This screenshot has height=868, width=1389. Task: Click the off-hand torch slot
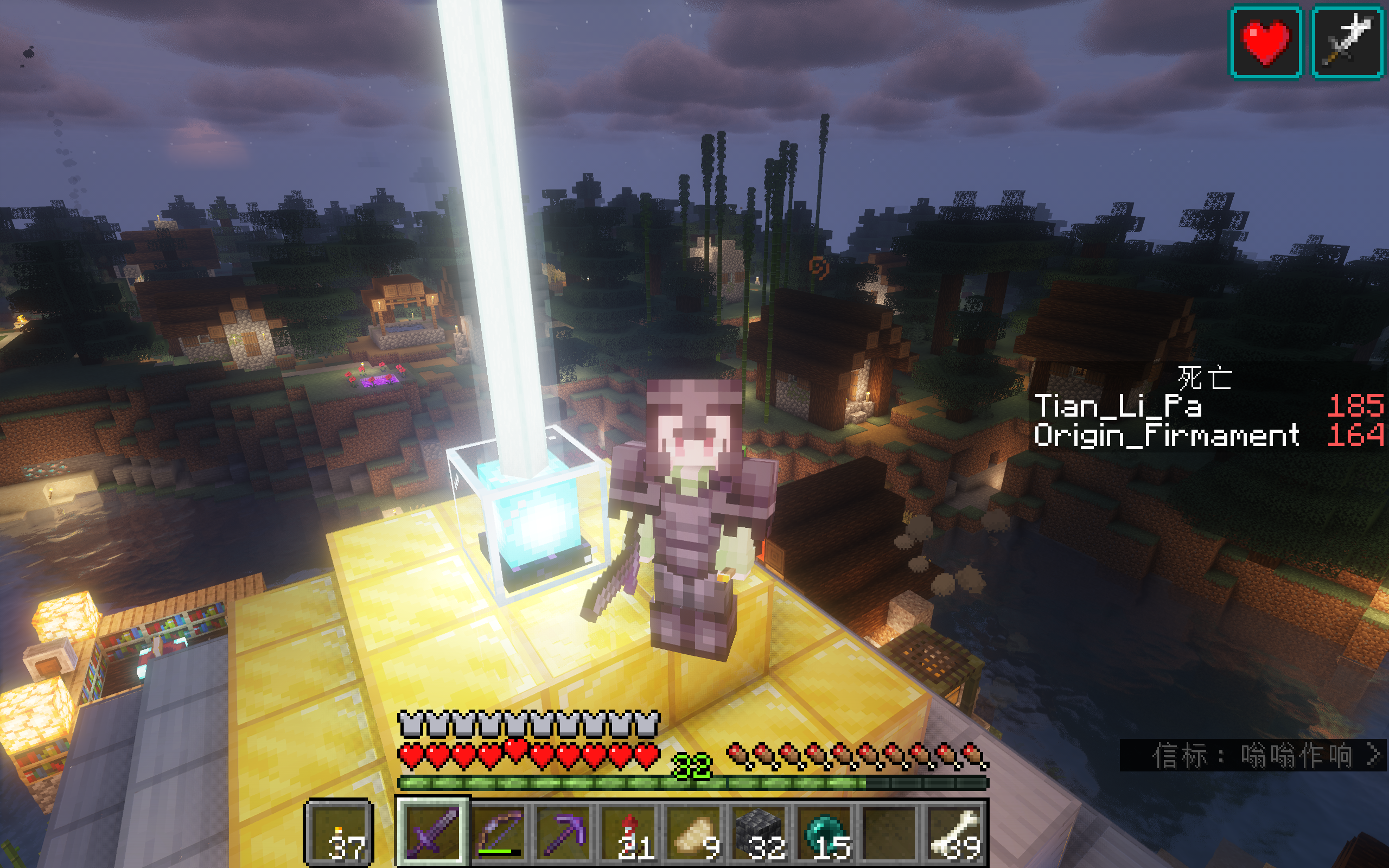tap(339, 832)
